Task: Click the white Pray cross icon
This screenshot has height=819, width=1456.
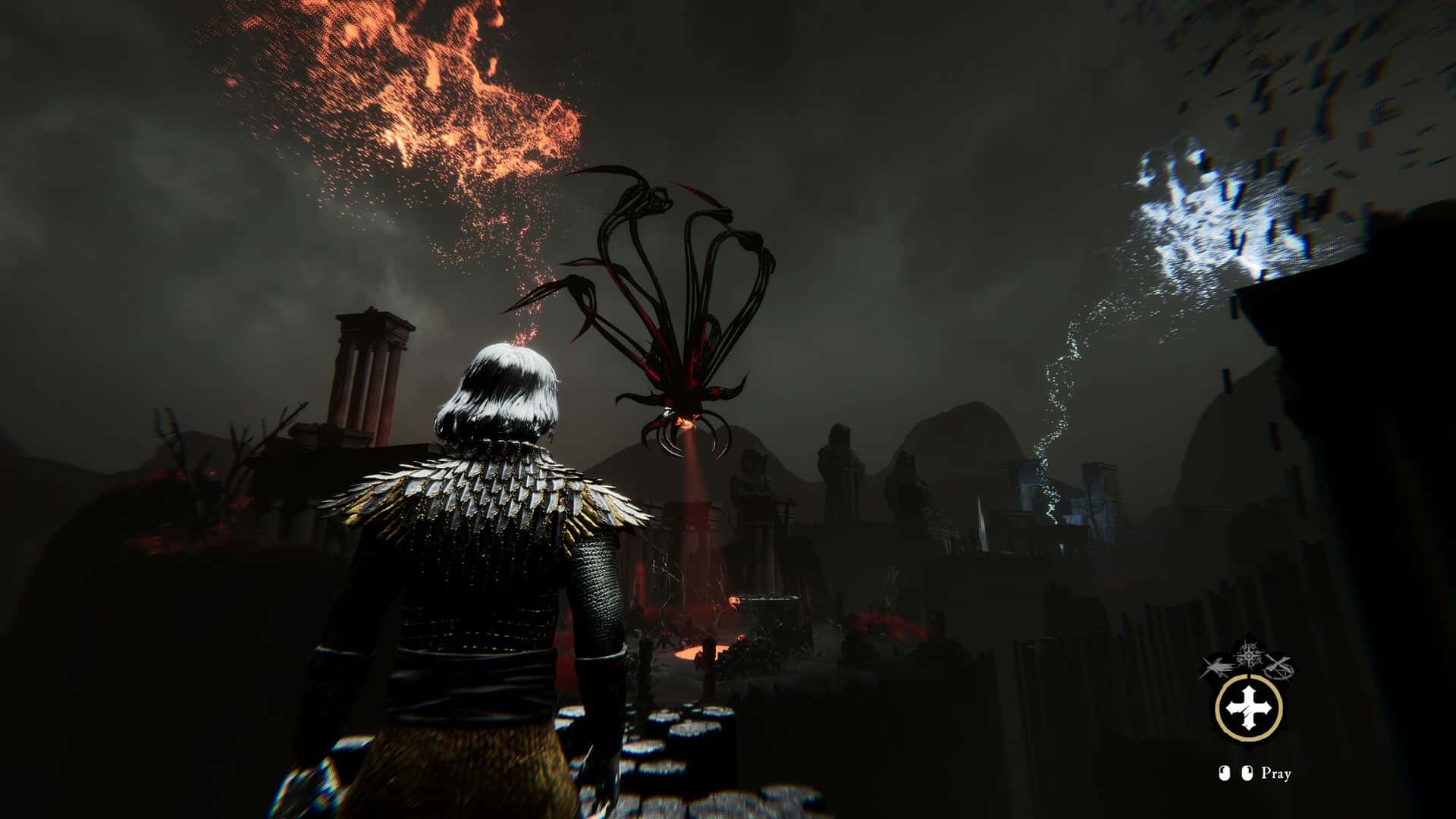Action: [1248, 708]
